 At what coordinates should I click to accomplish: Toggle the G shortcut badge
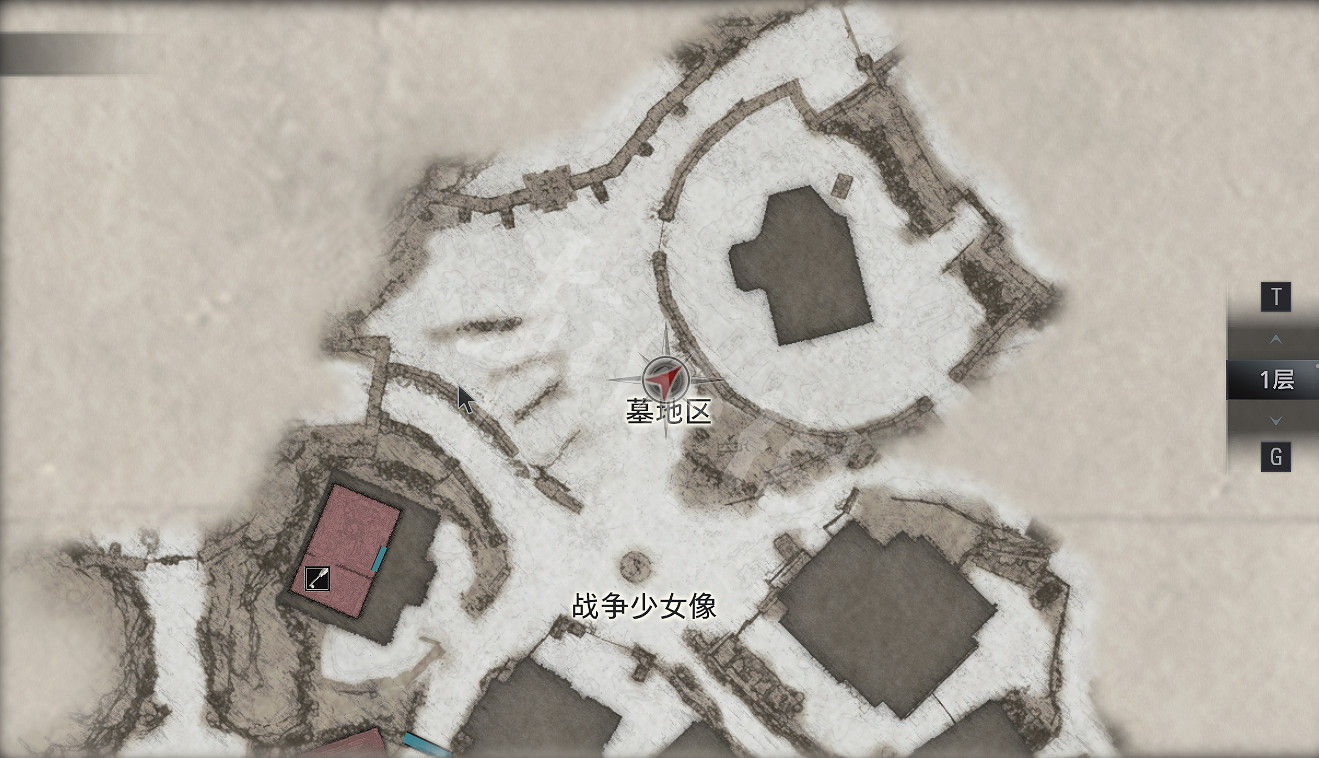1277,457
